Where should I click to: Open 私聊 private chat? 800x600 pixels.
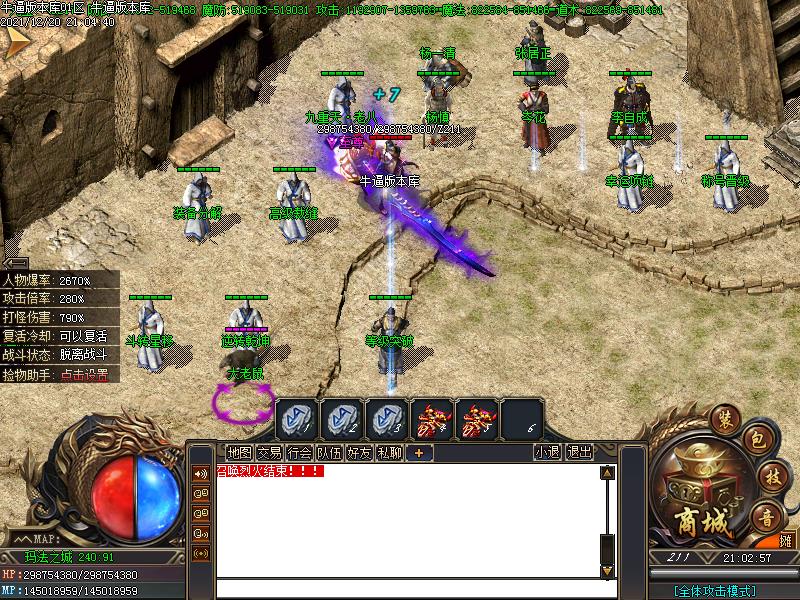(x=389, y=452)
